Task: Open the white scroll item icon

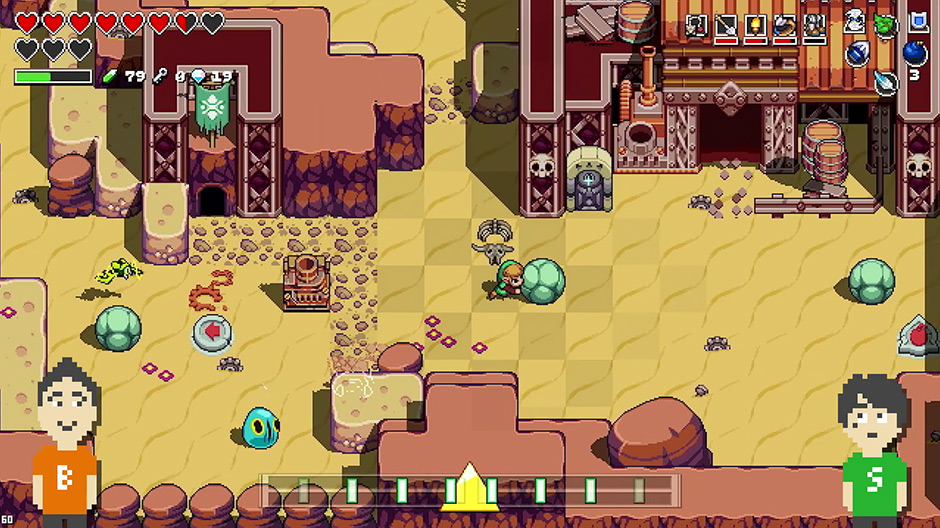Action: click(x=855, y=22)
